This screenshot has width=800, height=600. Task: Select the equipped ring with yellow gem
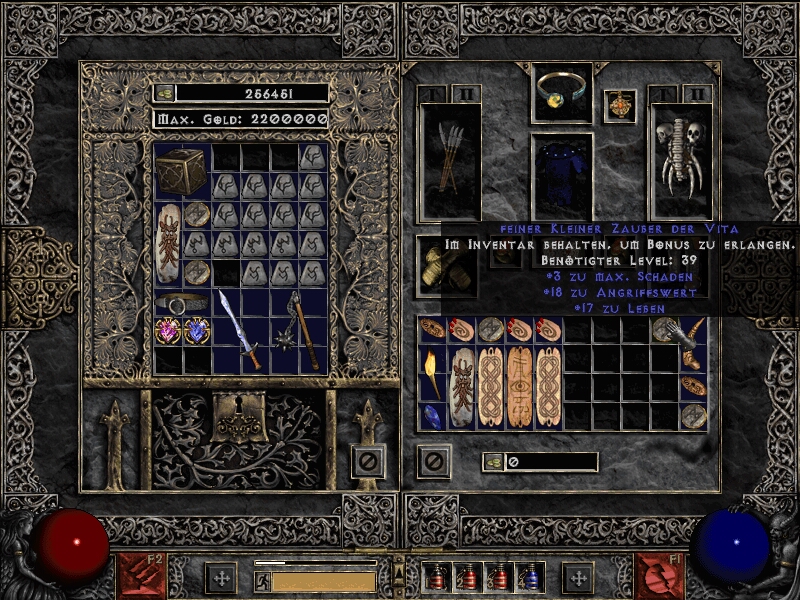[x=561, y=92]
